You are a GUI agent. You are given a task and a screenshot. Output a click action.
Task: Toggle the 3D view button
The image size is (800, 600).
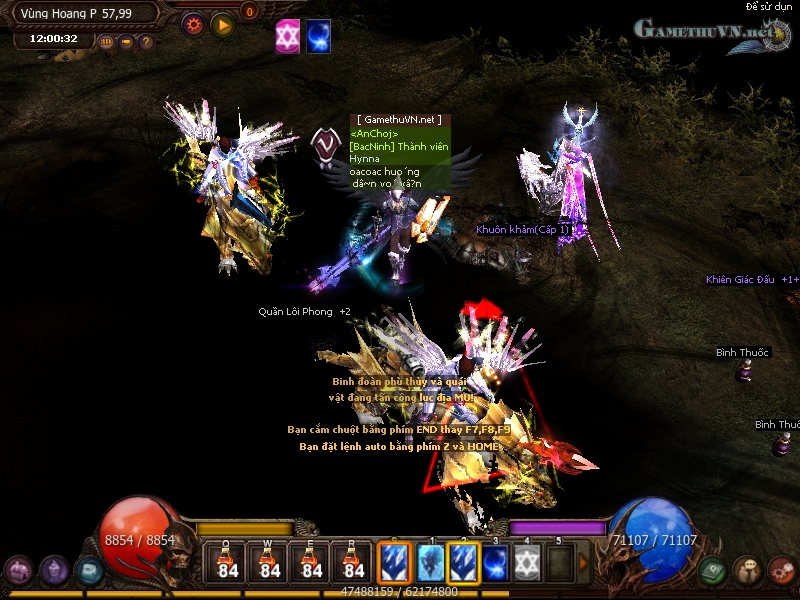point(107,42)
